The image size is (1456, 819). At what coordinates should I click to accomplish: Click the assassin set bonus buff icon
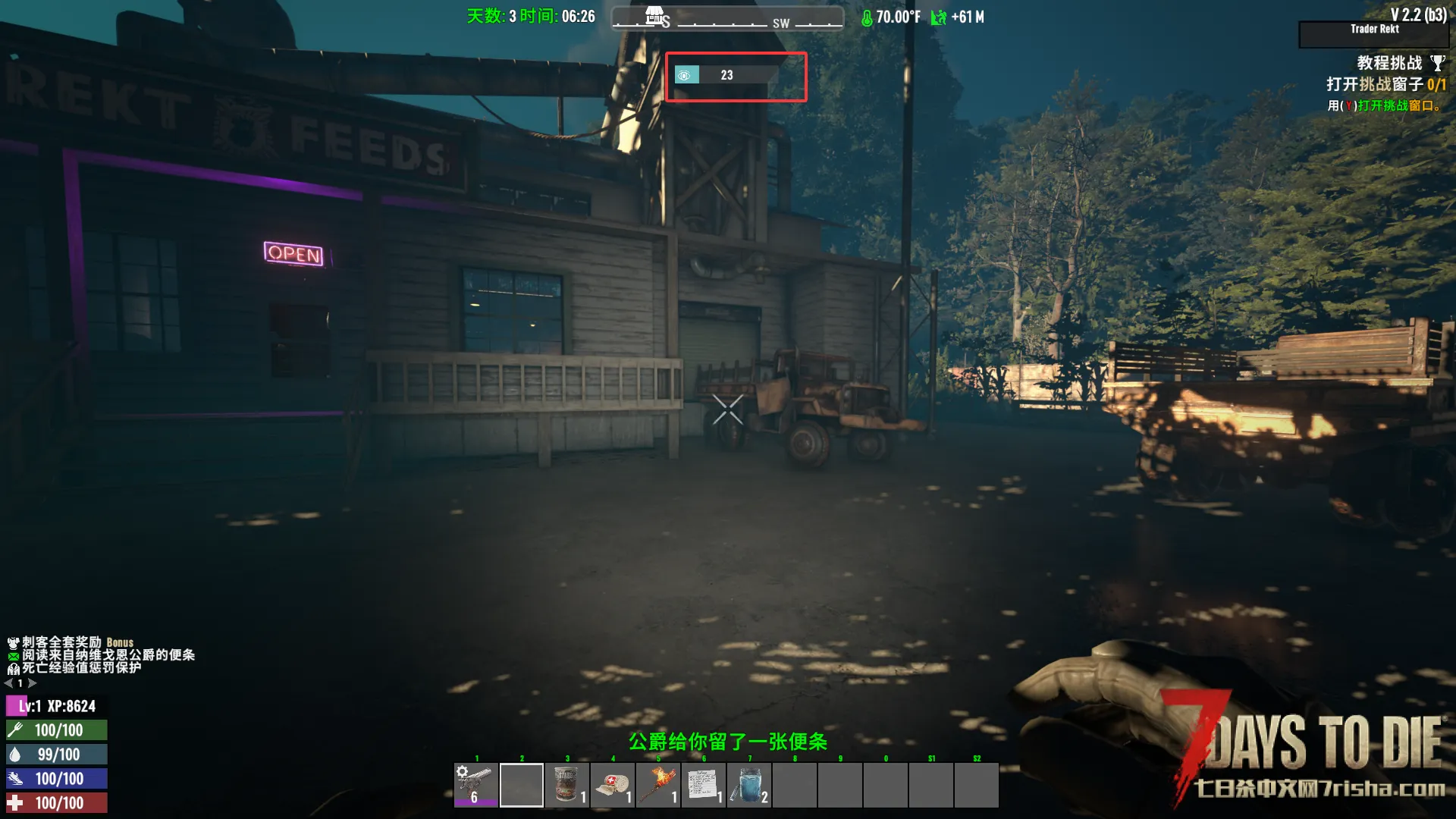tap(13, 643)
